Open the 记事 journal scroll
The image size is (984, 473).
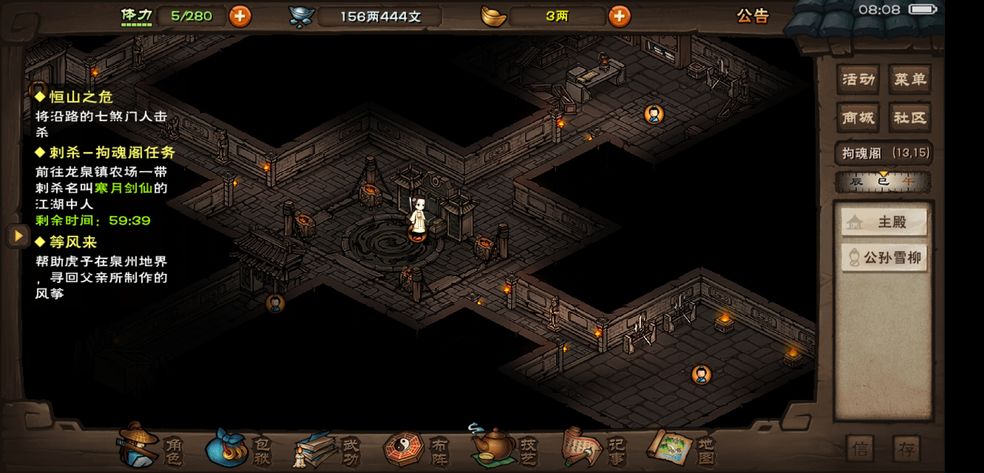pos(597,446)
